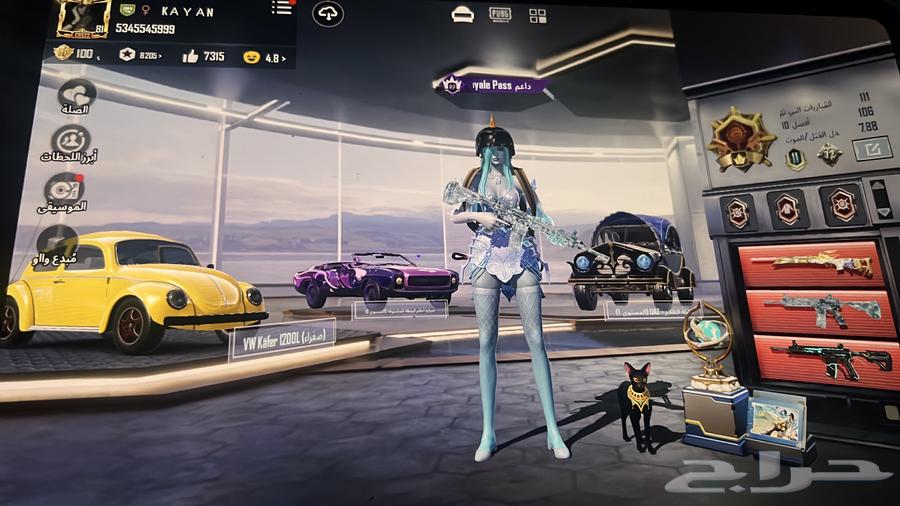900x506 pixels.
Task: Open the gold rank tier emblem
Action: [x=741, y=138]
